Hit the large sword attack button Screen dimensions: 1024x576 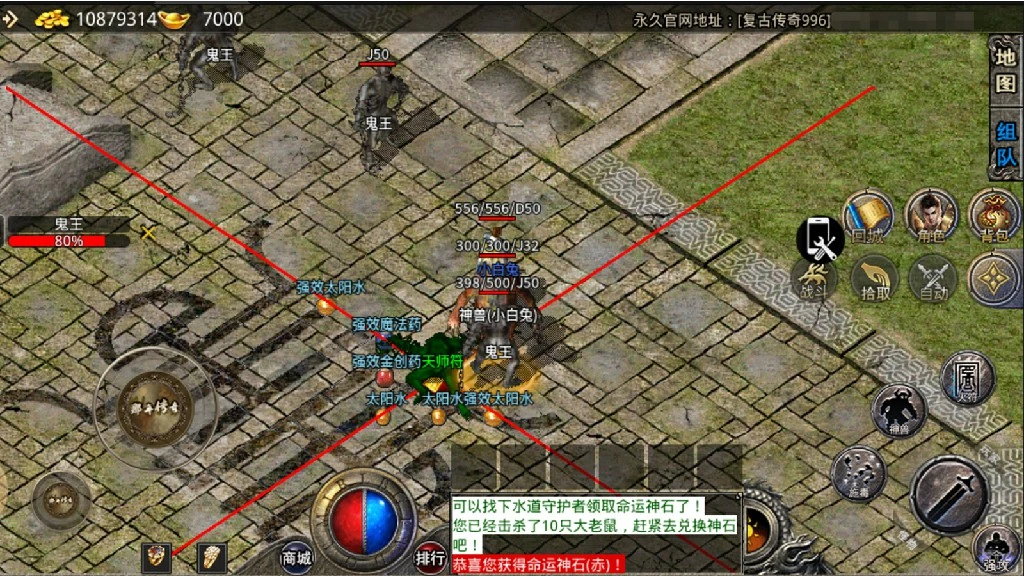pos(948,494)
